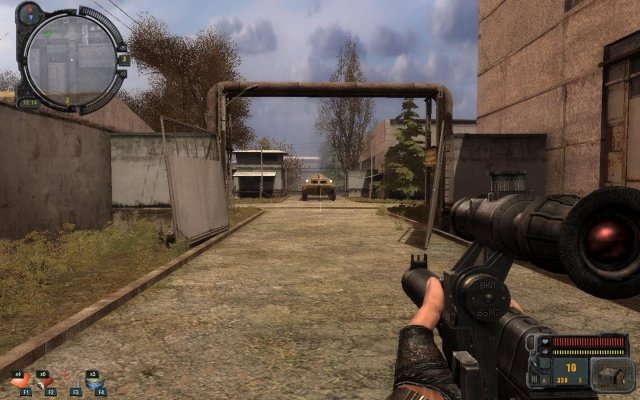Use the F1 quick slot medkit
Screen dimensions: 640x400
[26, 383]
